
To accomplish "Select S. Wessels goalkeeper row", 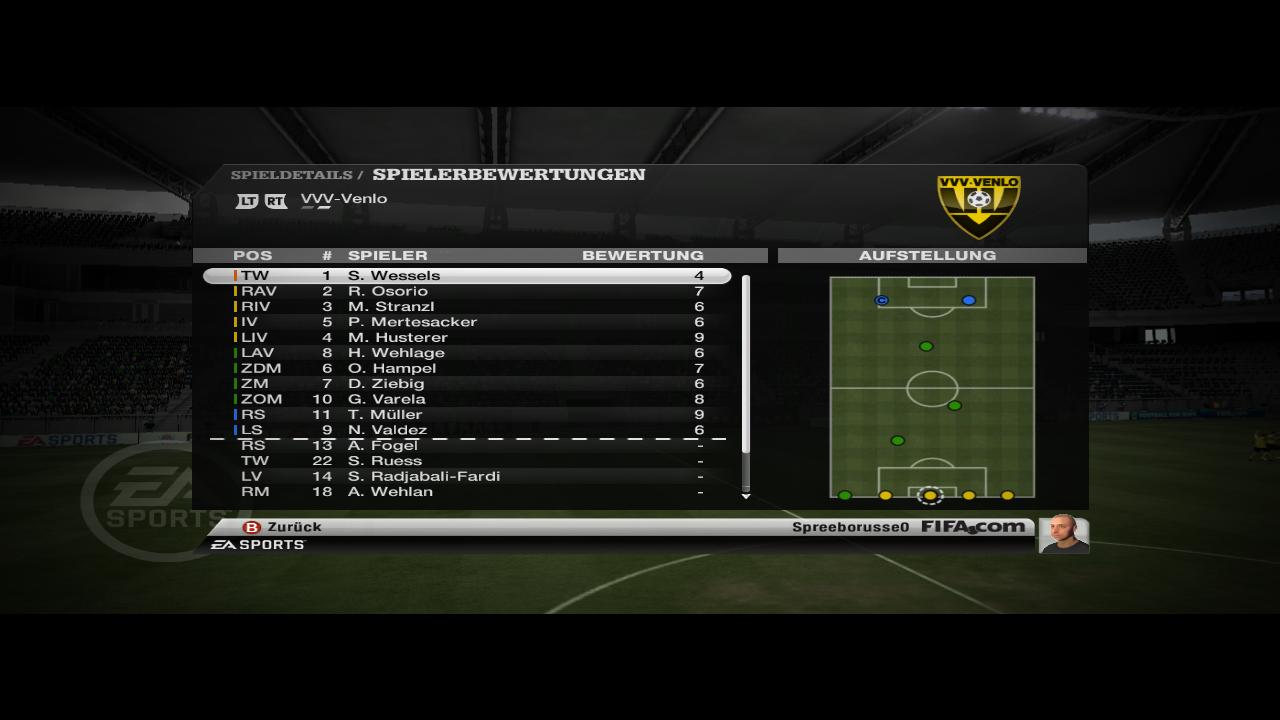I will (x=467, y=275).
